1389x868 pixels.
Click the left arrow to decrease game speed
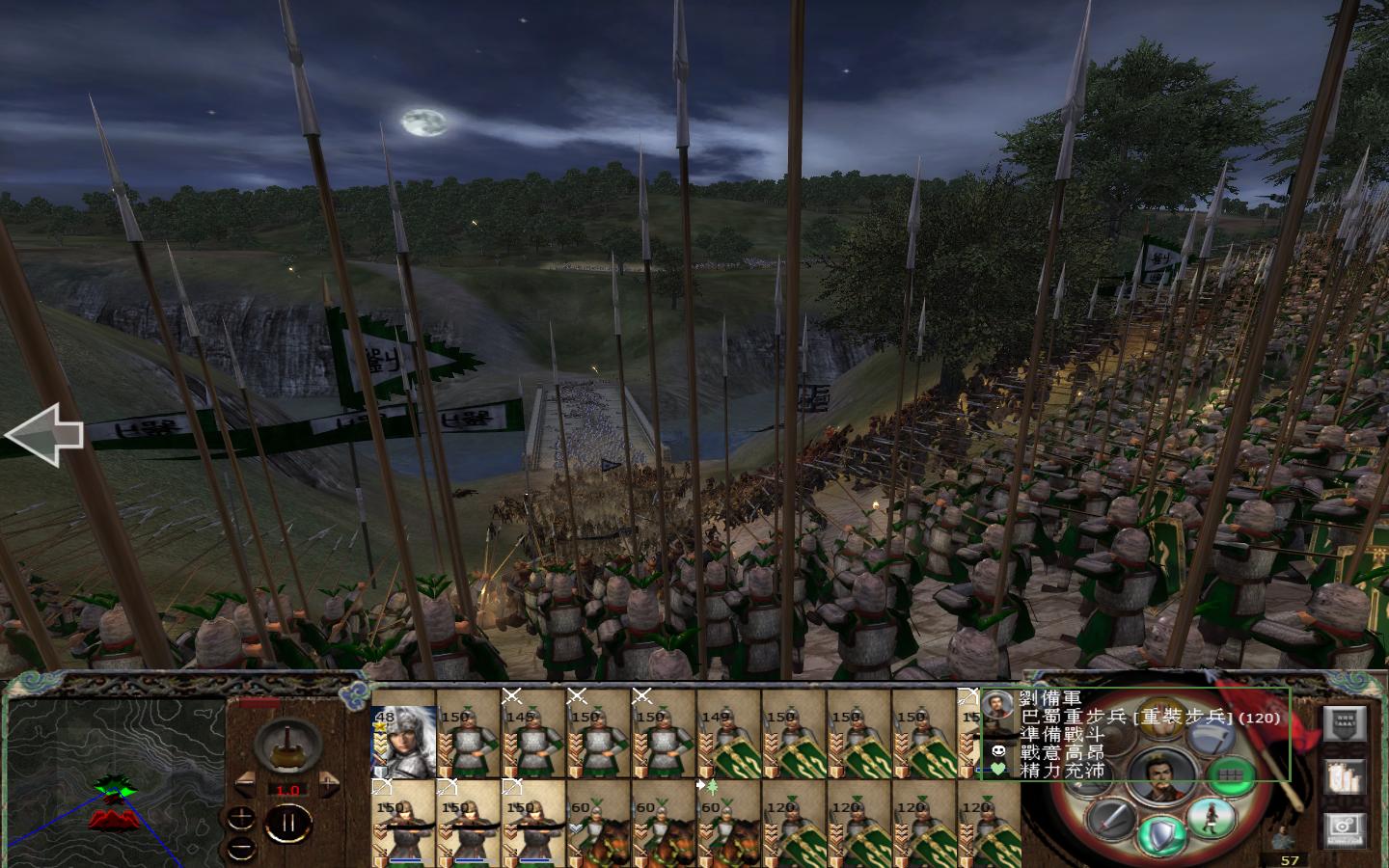click(x=244, y=783)
